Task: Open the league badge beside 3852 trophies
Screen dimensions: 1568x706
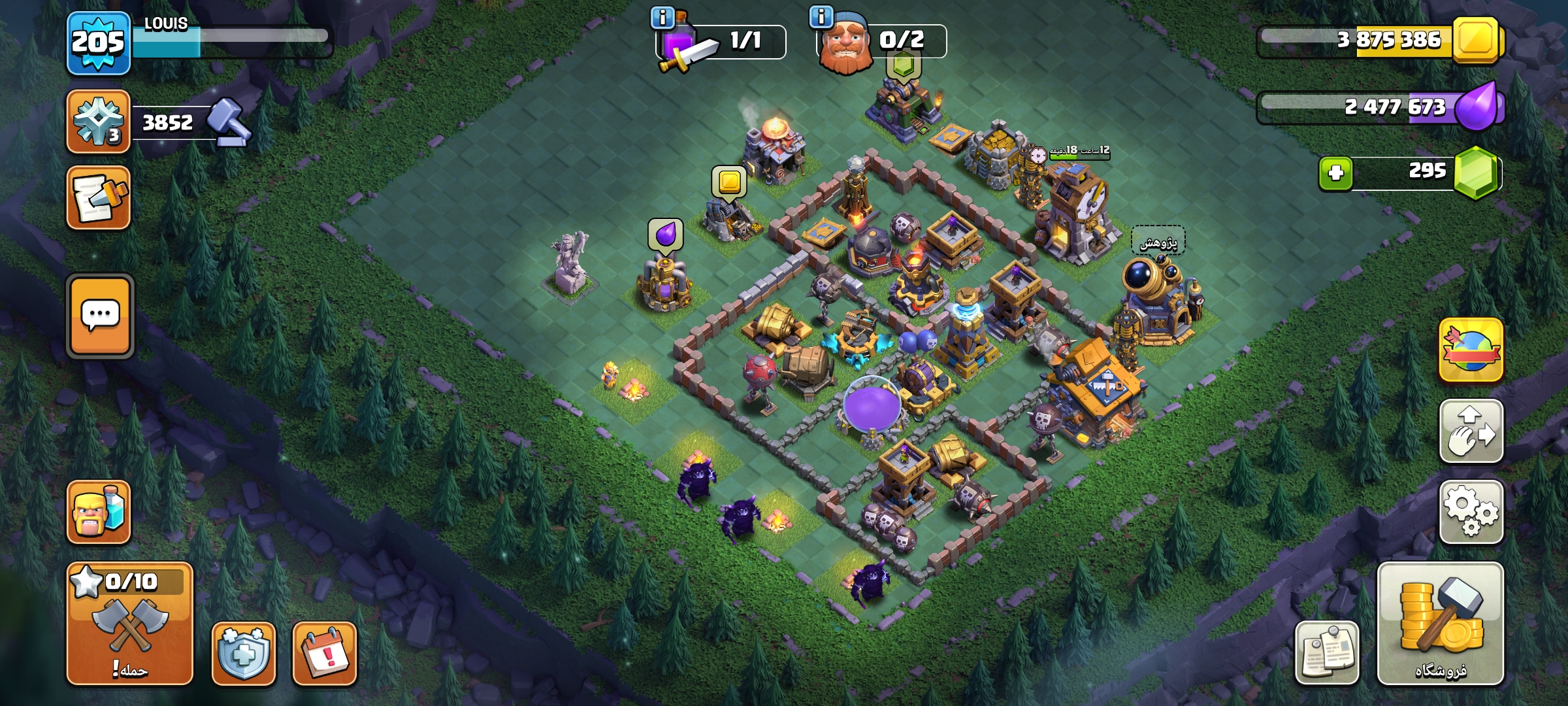Action: click(99, 122)
